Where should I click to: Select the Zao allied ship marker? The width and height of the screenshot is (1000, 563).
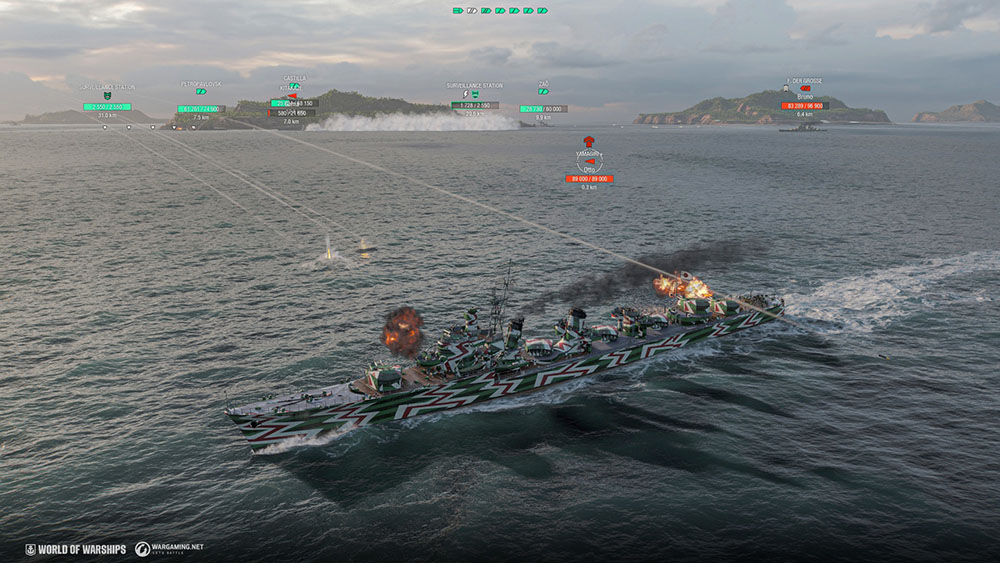click(x=543, y=92)
